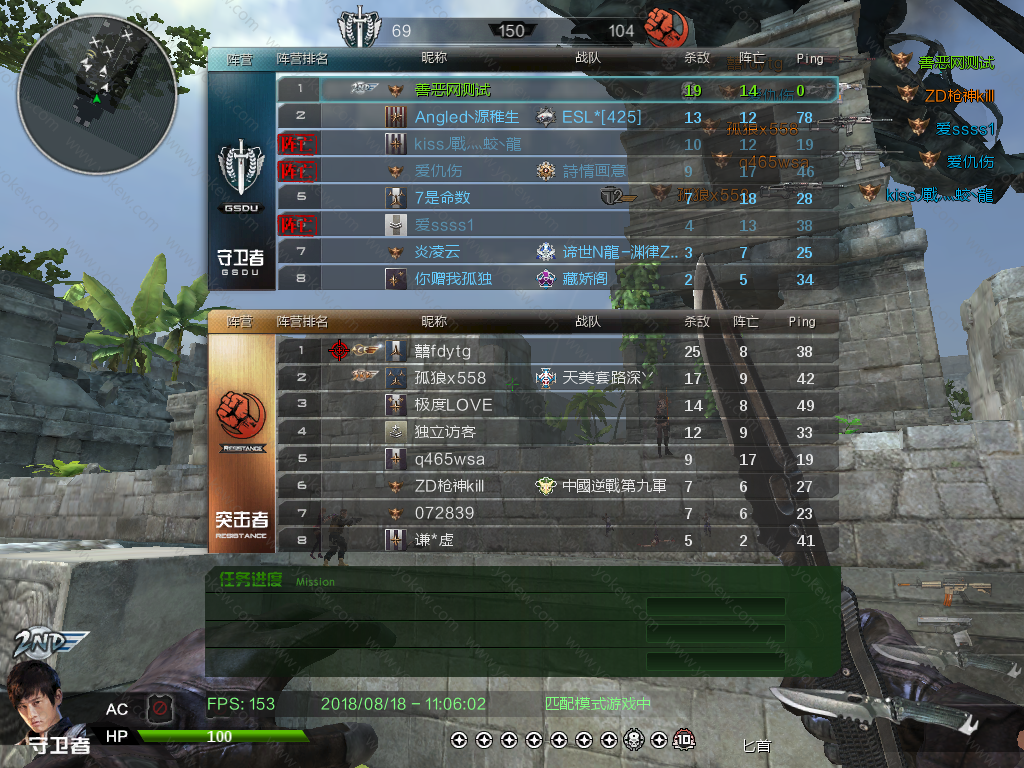Click the ESL*[425] clan badge
The height and width of the screenshot is (768, 1024).
(x=545, y=117)
